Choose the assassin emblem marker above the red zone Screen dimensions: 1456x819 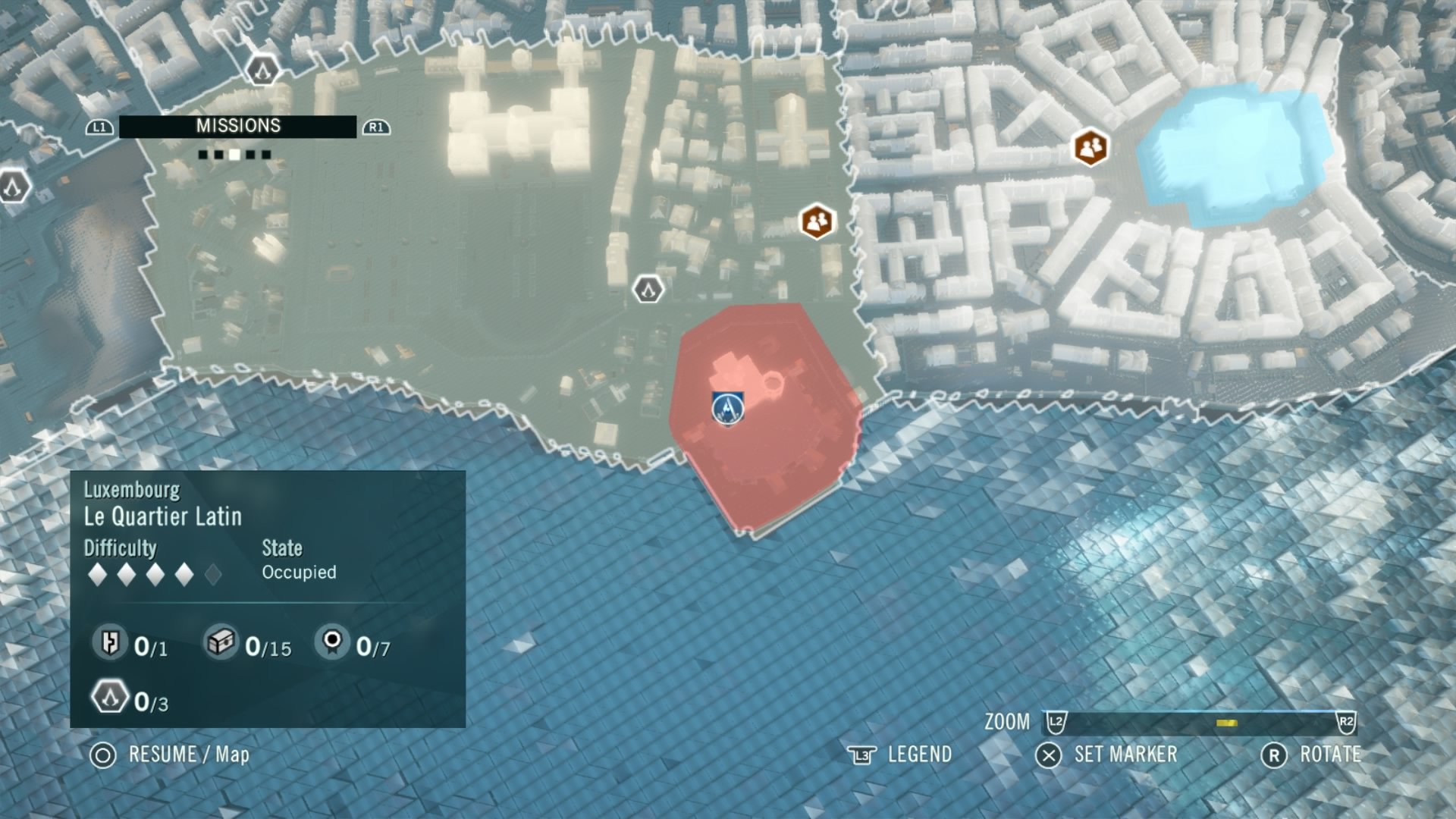[648, 289]
